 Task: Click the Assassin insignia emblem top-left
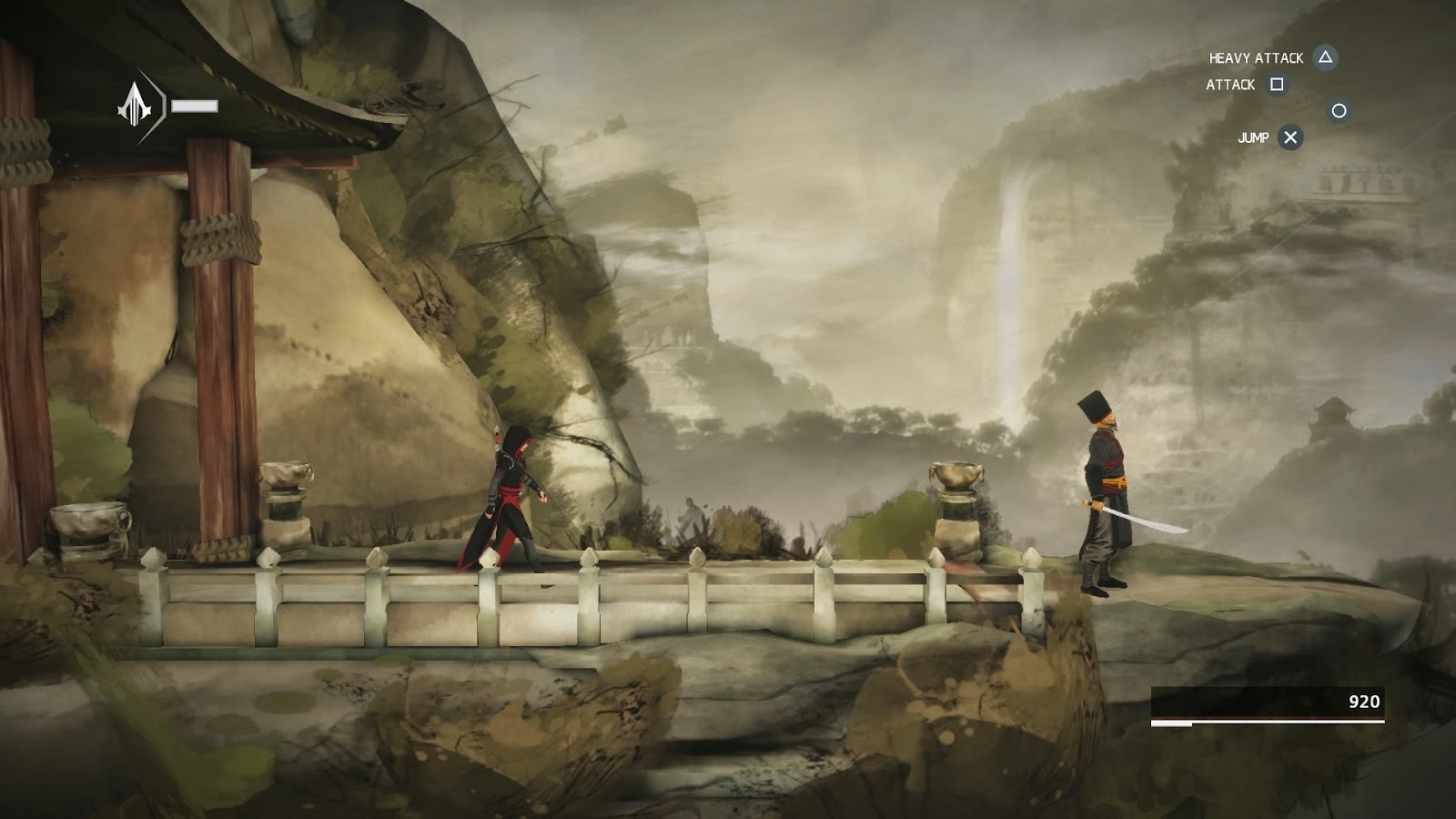pyautogui.click(x=136, y=103)
